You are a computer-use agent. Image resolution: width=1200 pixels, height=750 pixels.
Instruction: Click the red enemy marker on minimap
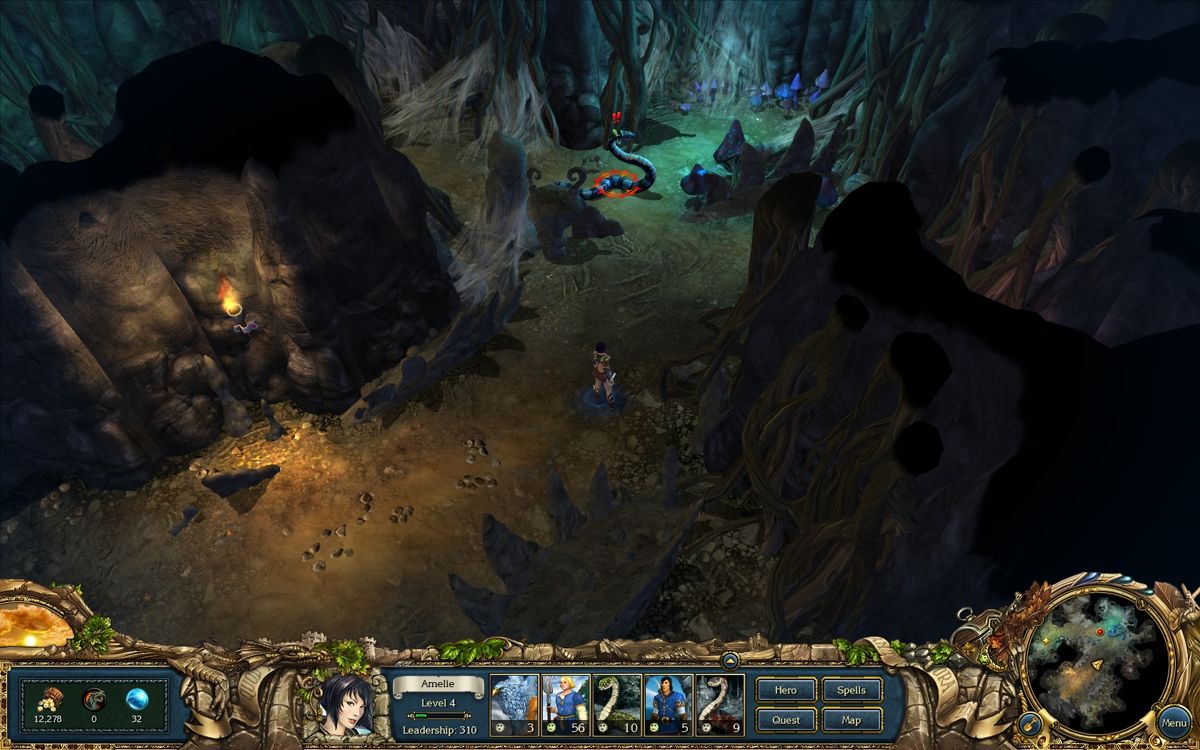pyautogui.click(x=1100, y=632)
